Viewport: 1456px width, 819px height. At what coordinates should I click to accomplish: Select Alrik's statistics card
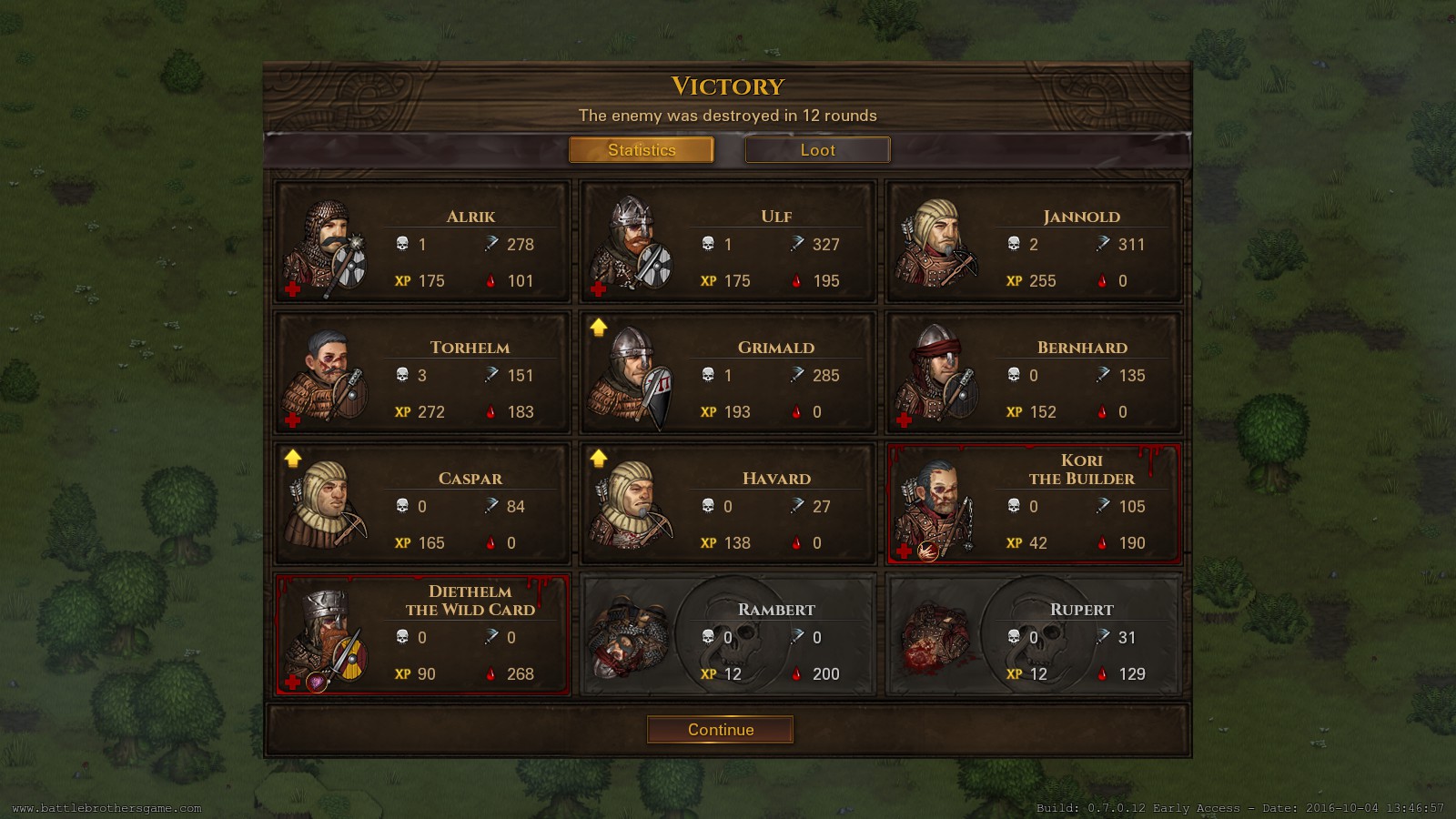tap(422, 242)
